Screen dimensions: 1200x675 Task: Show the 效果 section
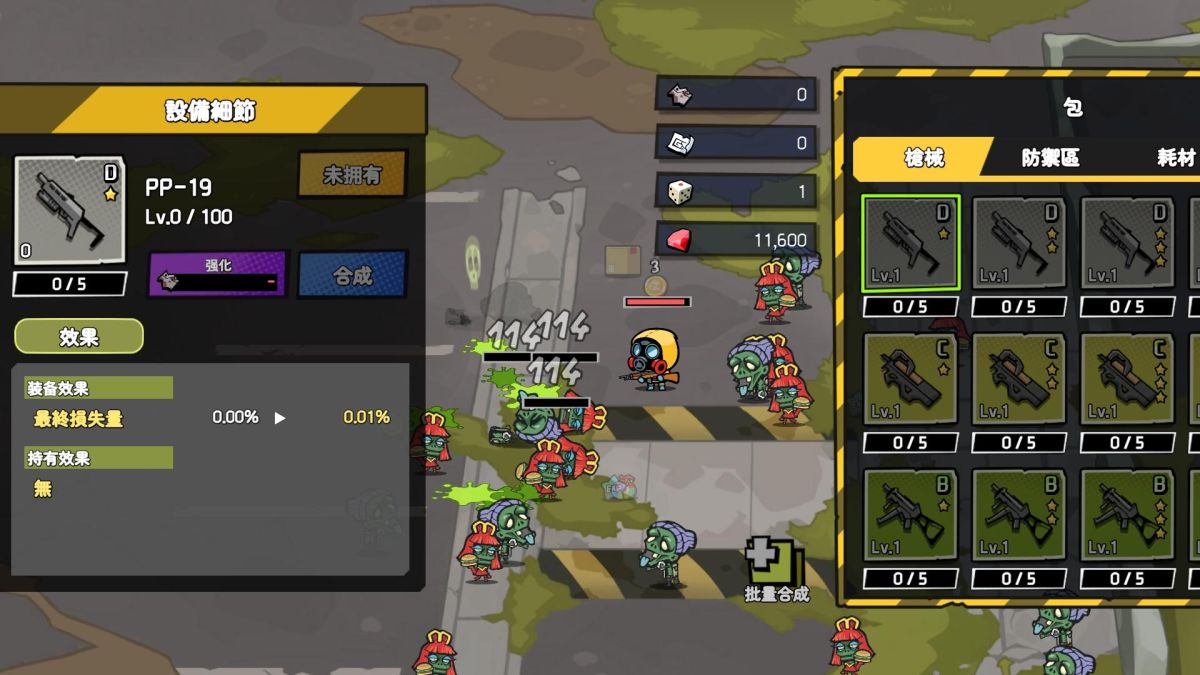(79, 337)
